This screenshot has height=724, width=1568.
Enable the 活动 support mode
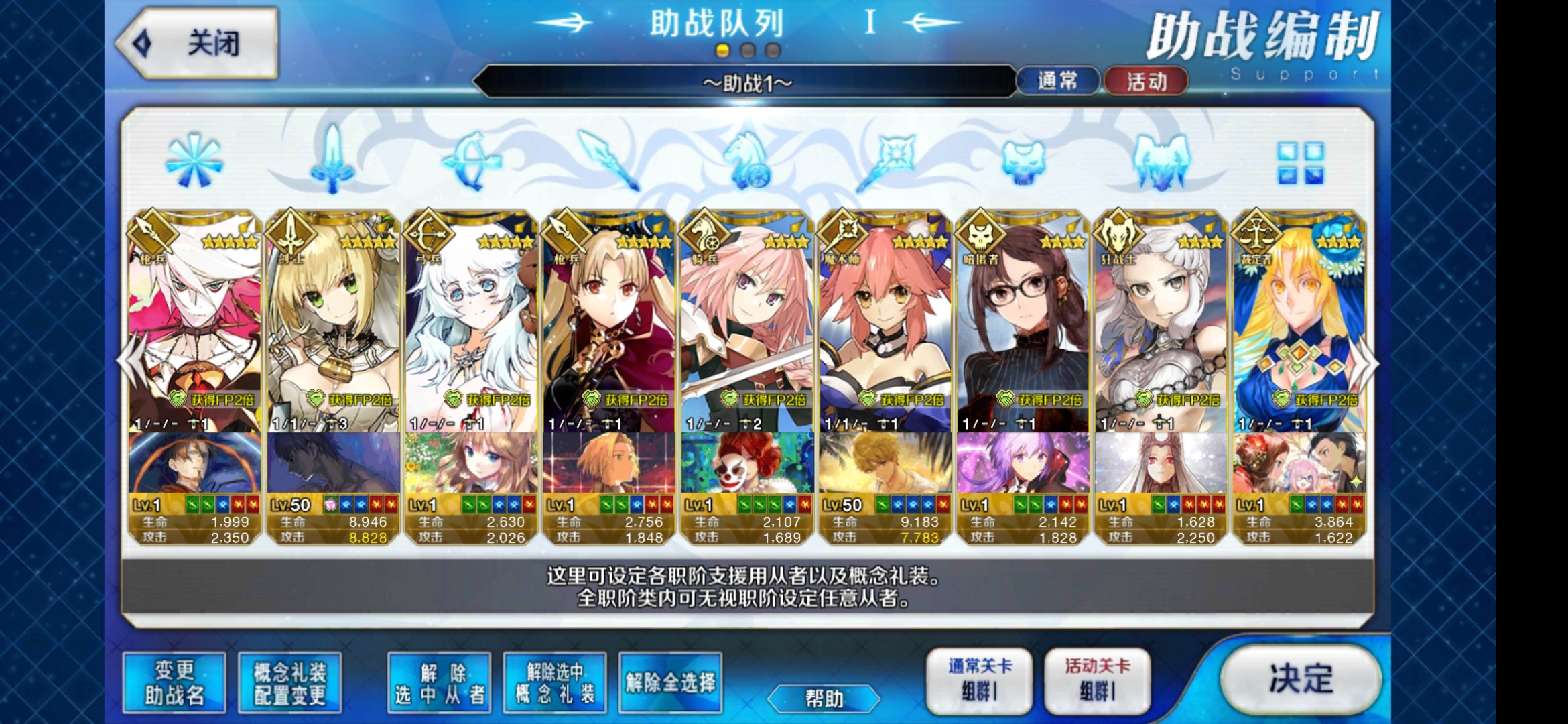(x=1147, y=82)
